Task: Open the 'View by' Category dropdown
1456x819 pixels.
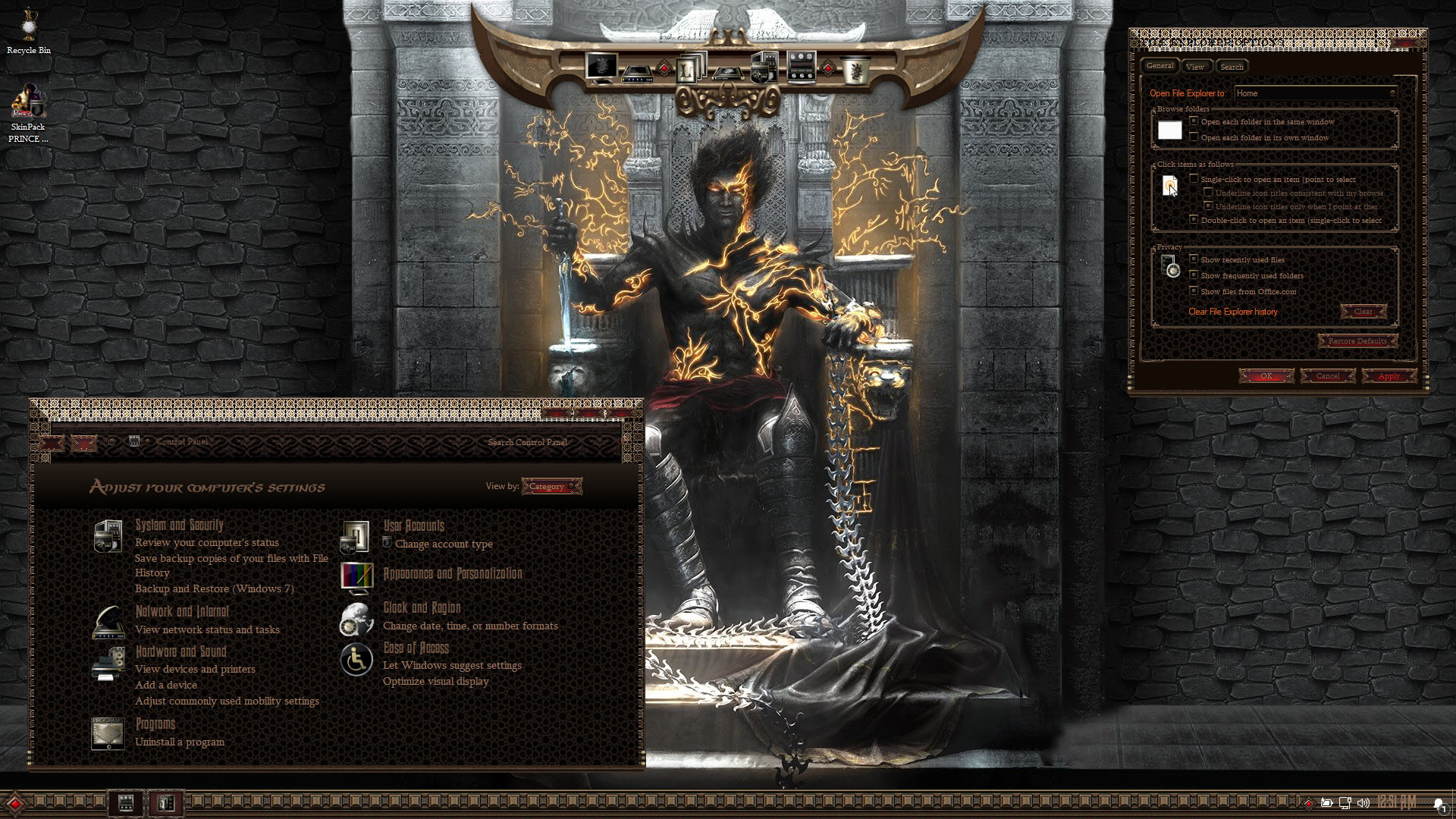Action: (551, 486)
